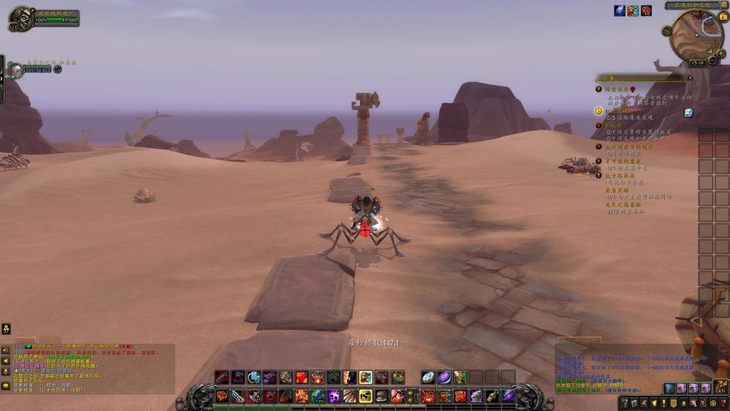Click the blue buff icon near minimap

point(620,10)
